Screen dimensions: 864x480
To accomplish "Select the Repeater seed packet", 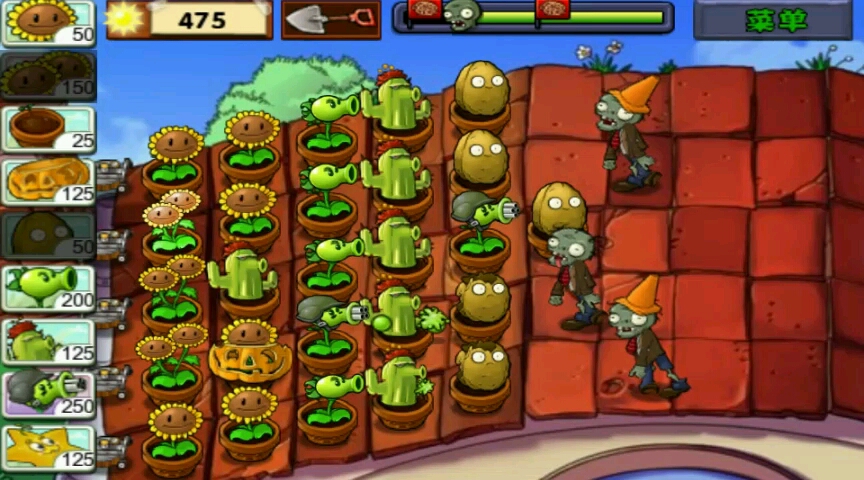I will pos(48,288).
